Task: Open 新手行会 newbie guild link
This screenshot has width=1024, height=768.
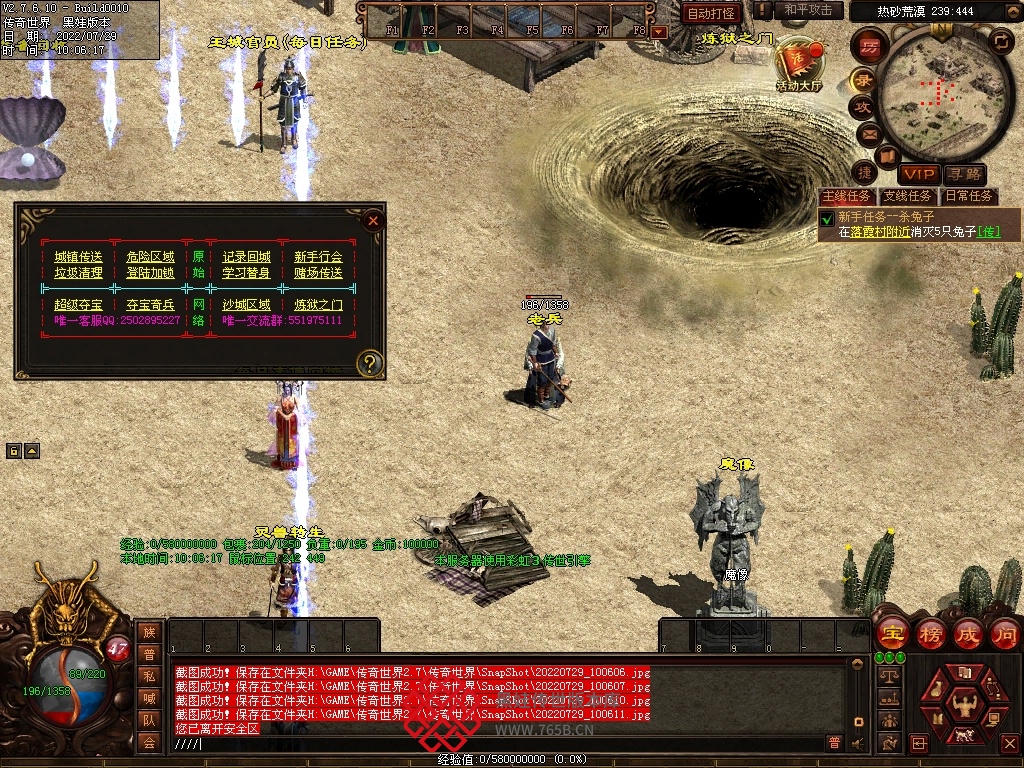Action: click(318, 257)
